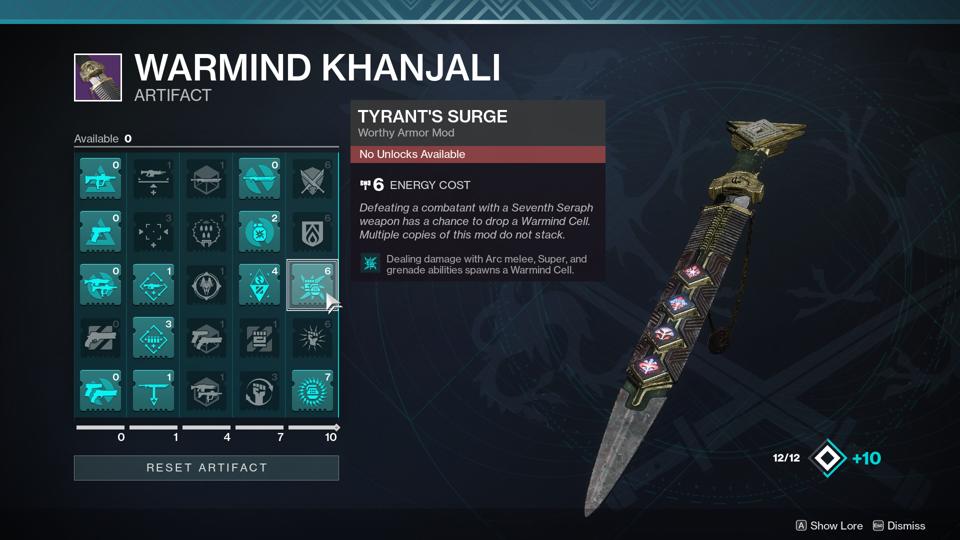The image size is (960, 540).
Task: Pick the winged emblem circle mod
Action: 206,285
